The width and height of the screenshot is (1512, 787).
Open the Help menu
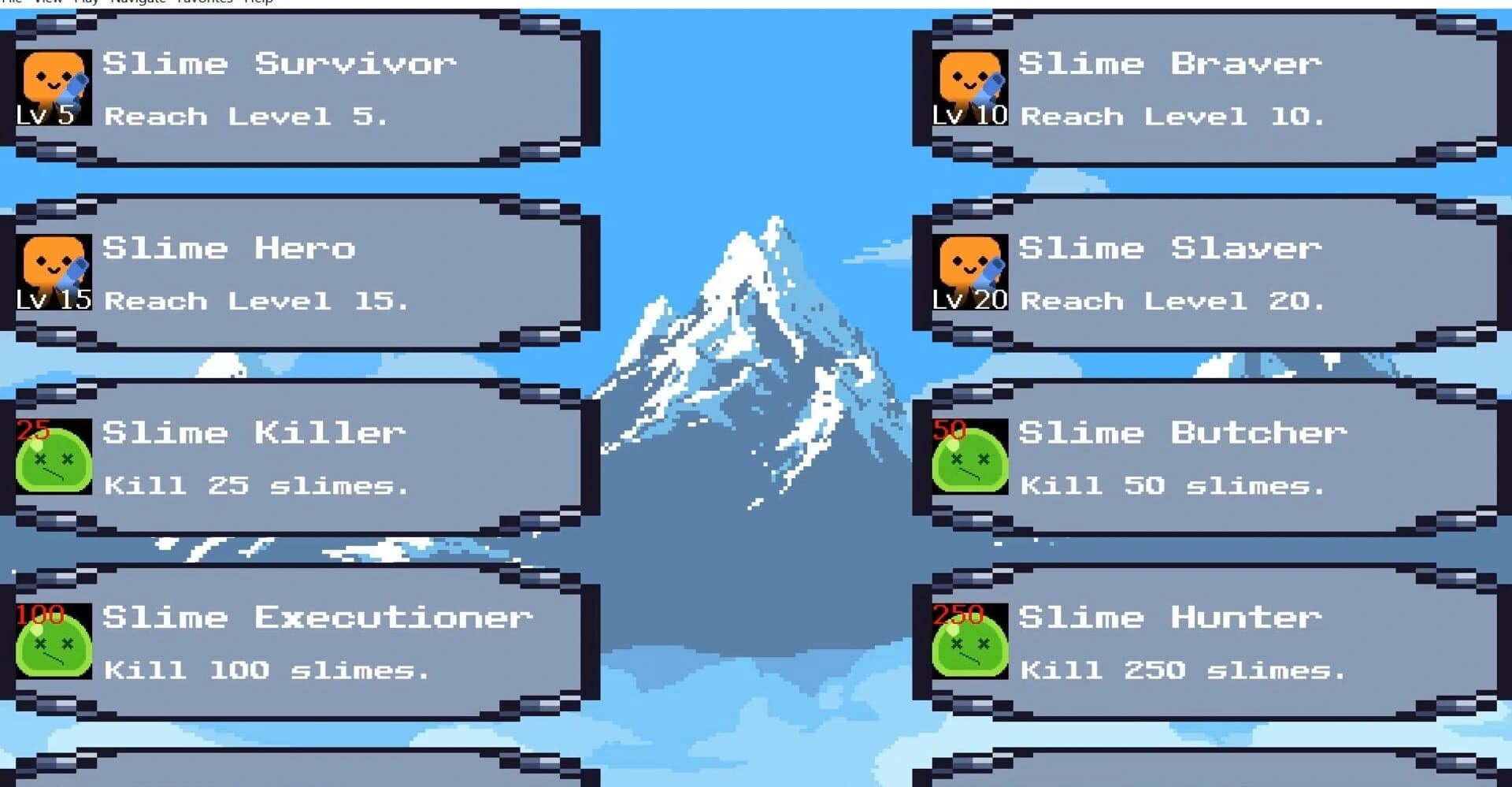point(258,2)
